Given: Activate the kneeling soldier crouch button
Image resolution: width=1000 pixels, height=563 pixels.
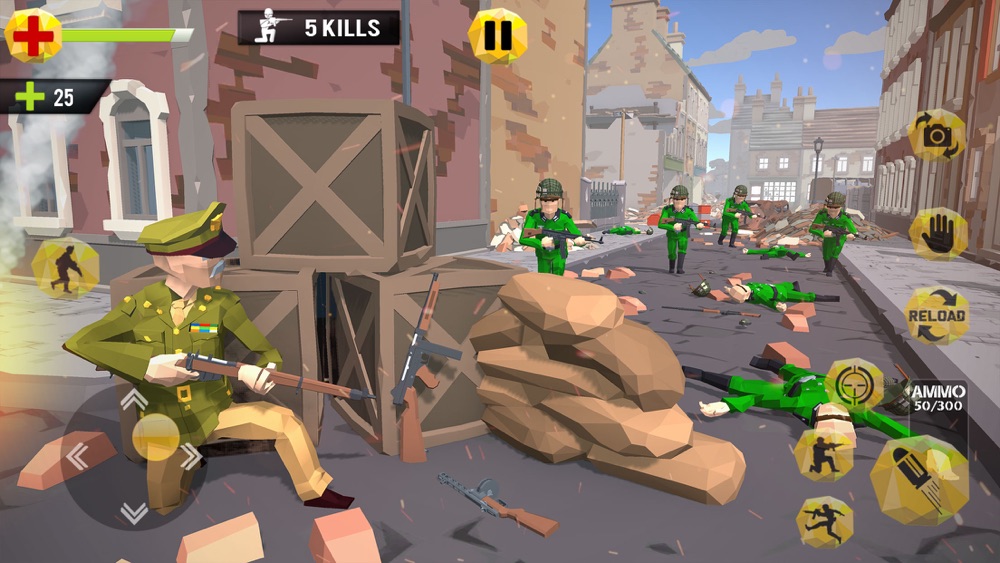Looking at the screenshot, I should [x=824, y=453].
